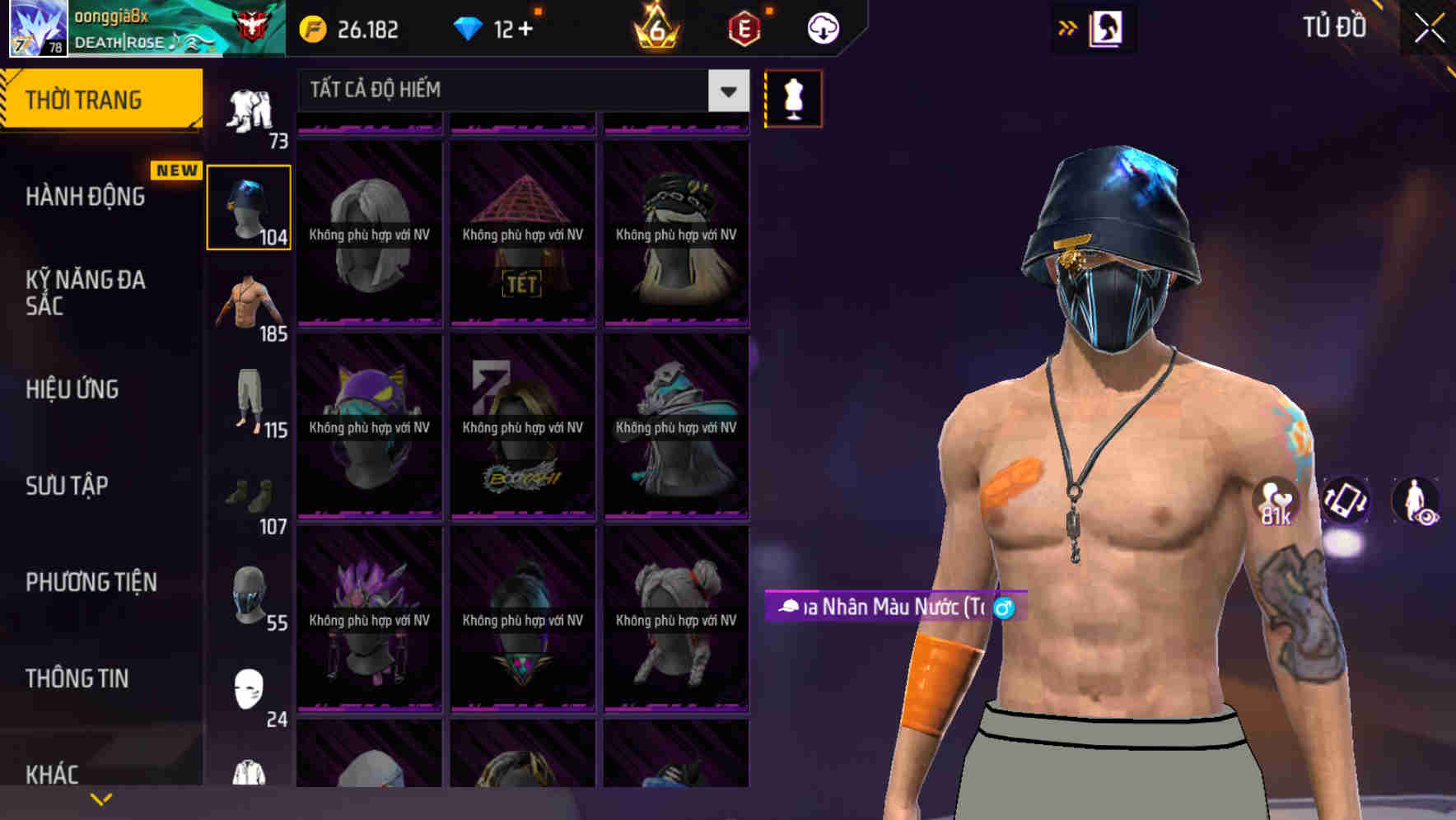
Task: Click the 81k heart likes icon
Action: (x=1275, y=500)
